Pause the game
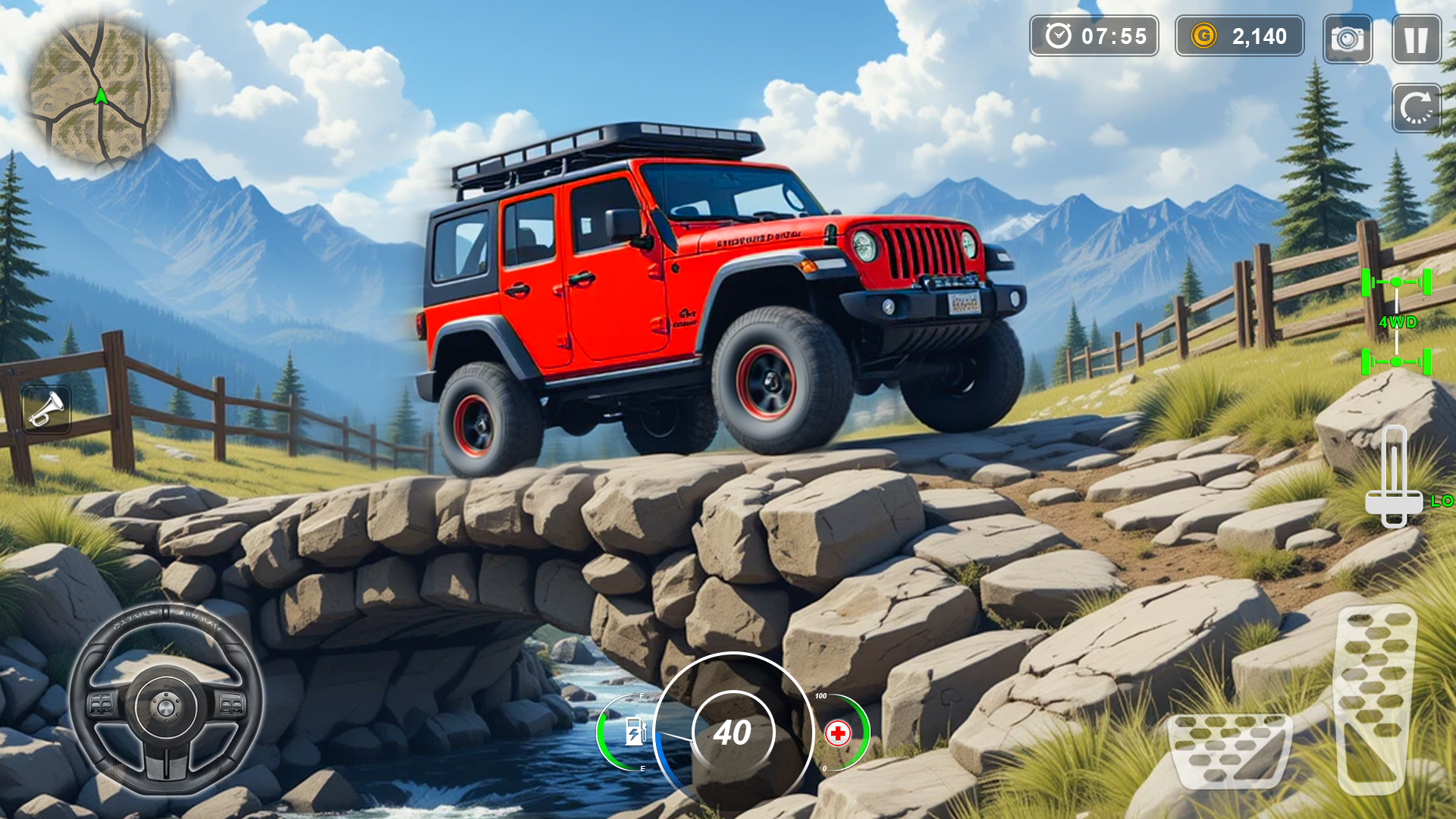 click(x=1416, y=39)
